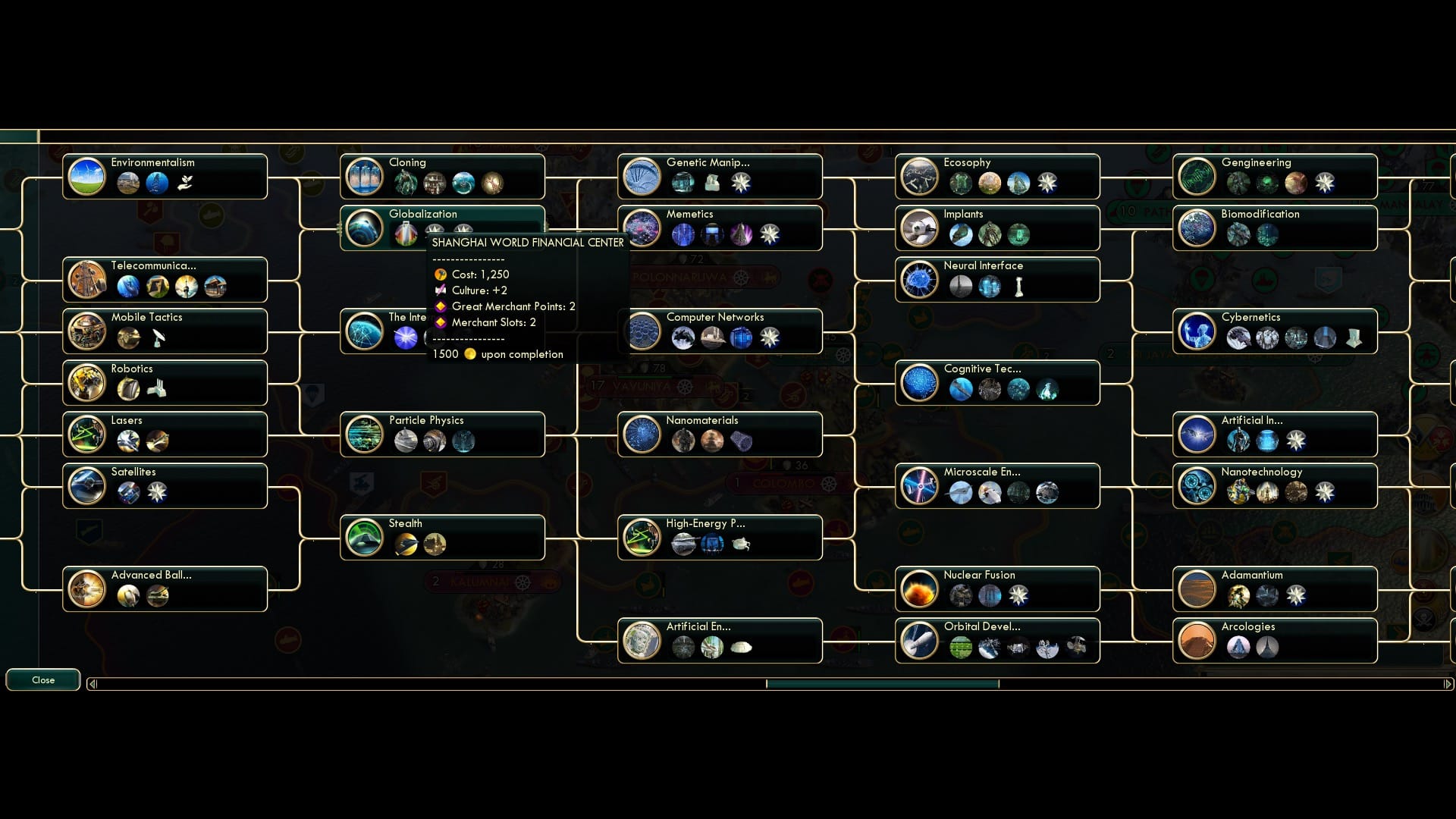Screen dimensions: 1456x819
Task: Select the Nanotechnology icon
Action: 1197,486
